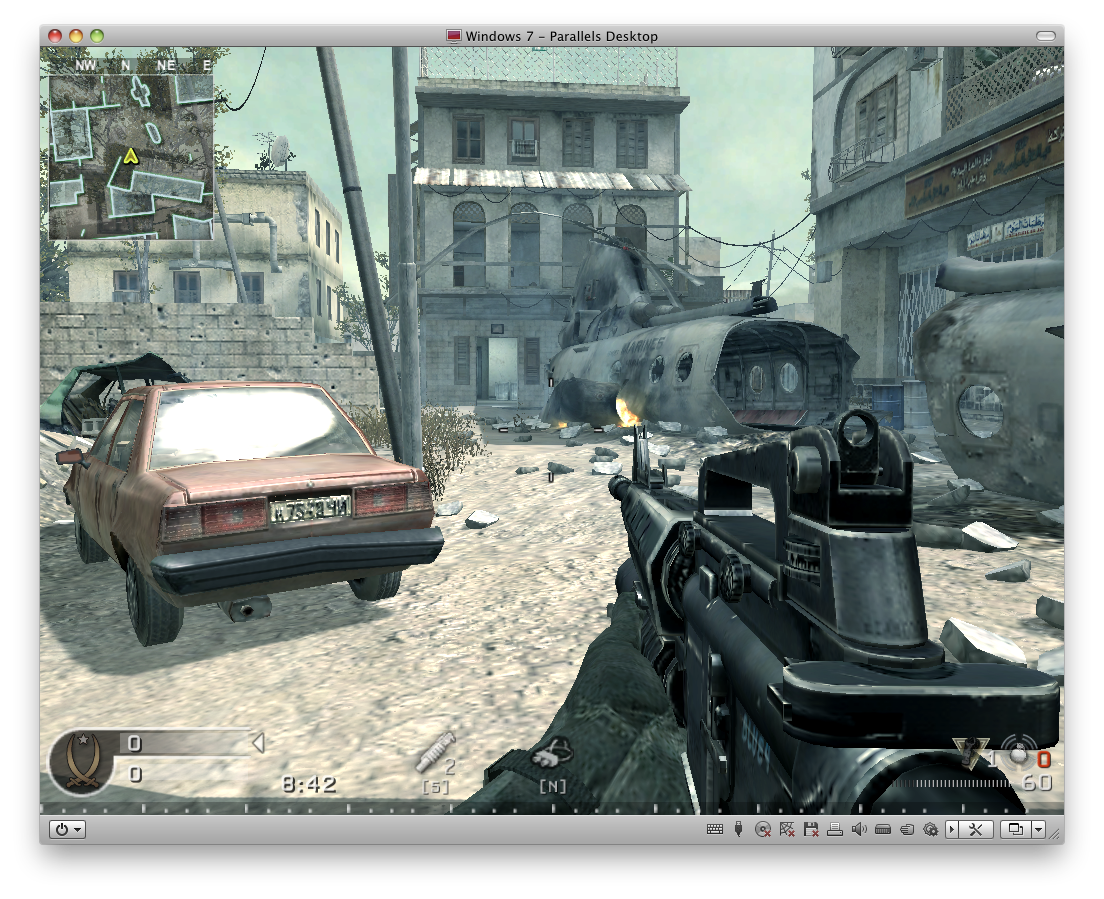This screenshot has height=899, width=1104.
Task: Click the claymore equipment icon
Action: pyautogui.click(x=969, y=753)
